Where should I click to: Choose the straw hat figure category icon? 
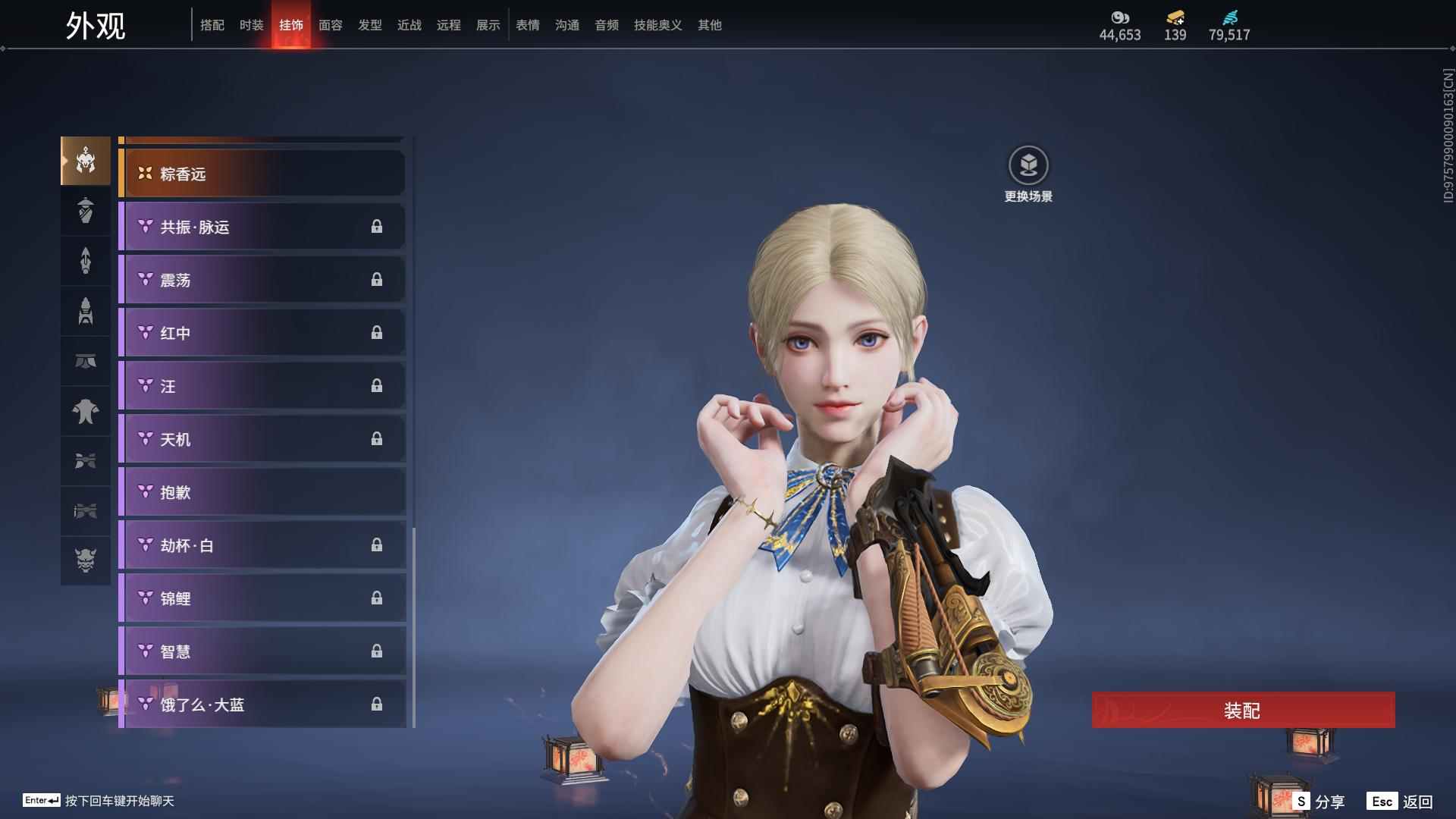86,210
